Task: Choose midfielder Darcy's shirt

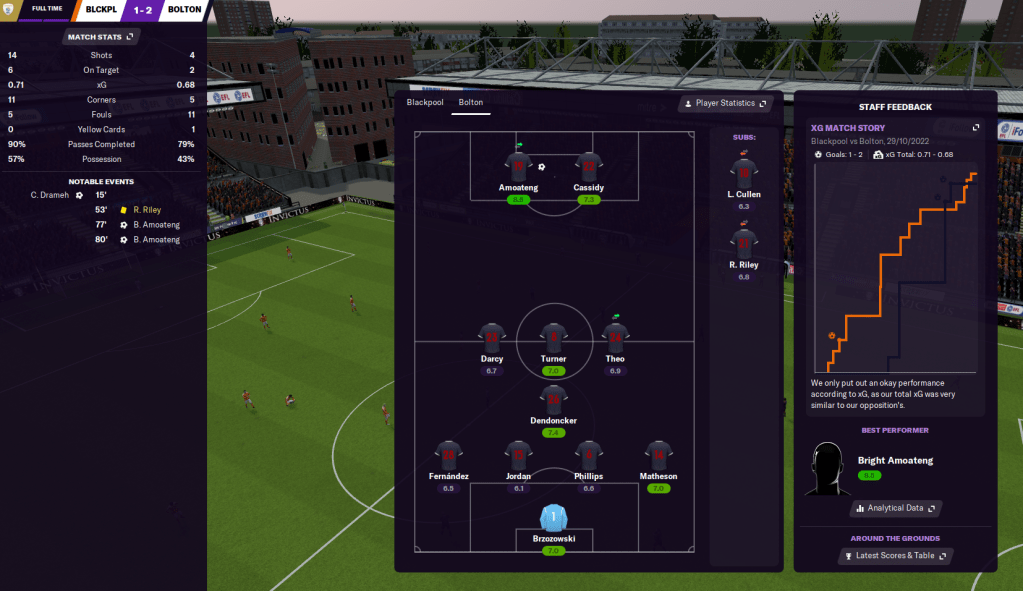Action: point(492,338)
